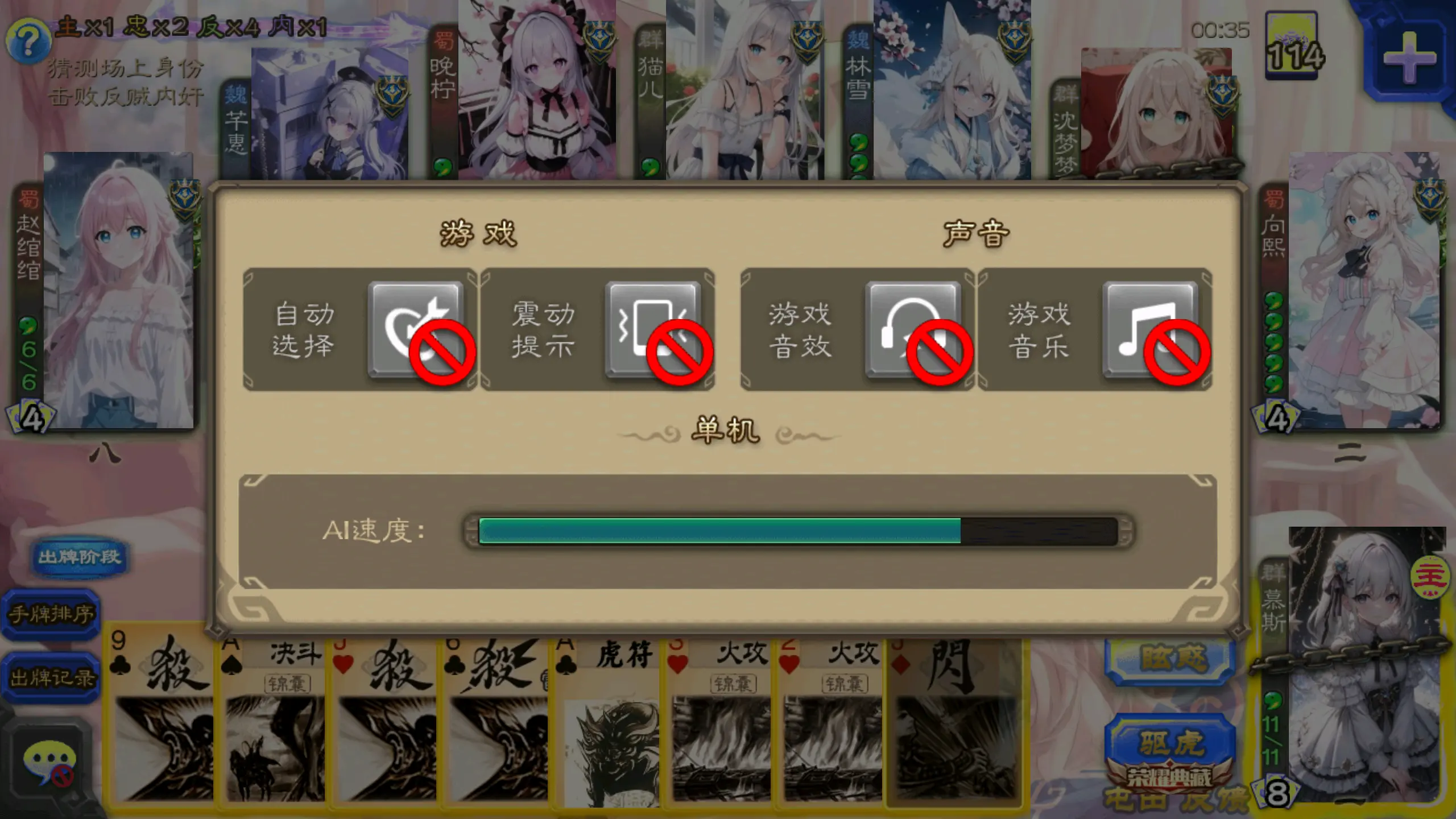Click the 出牌阶段 phase indicator
Viewport: 1456px width, 819px height.
pos(80,559)
